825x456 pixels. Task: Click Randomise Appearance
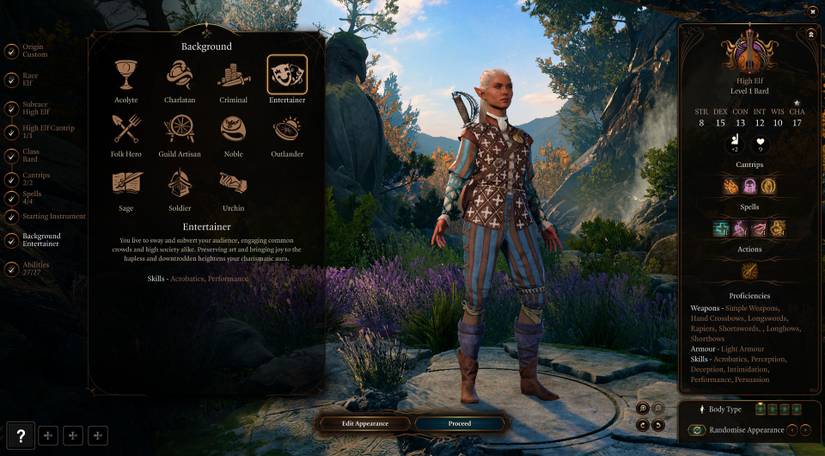tap(742, 430)
